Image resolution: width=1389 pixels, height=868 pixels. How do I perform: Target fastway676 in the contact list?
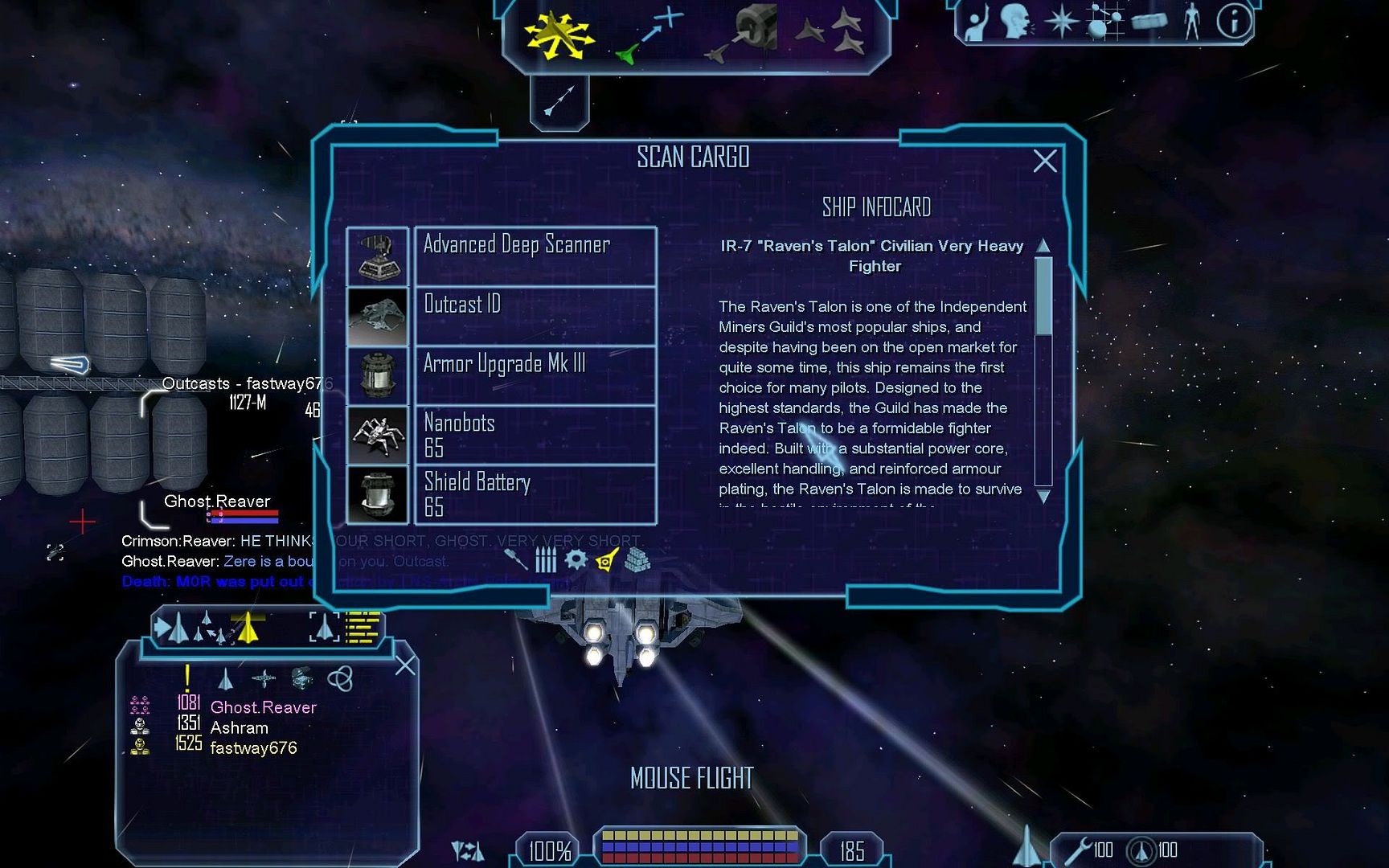(x=253, y=748)
